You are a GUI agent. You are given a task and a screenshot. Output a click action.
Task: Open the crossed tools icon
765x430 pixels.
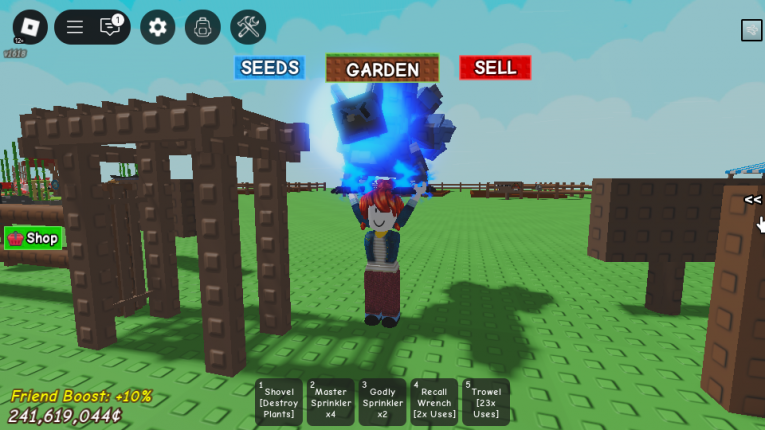[x=248, y=27]
